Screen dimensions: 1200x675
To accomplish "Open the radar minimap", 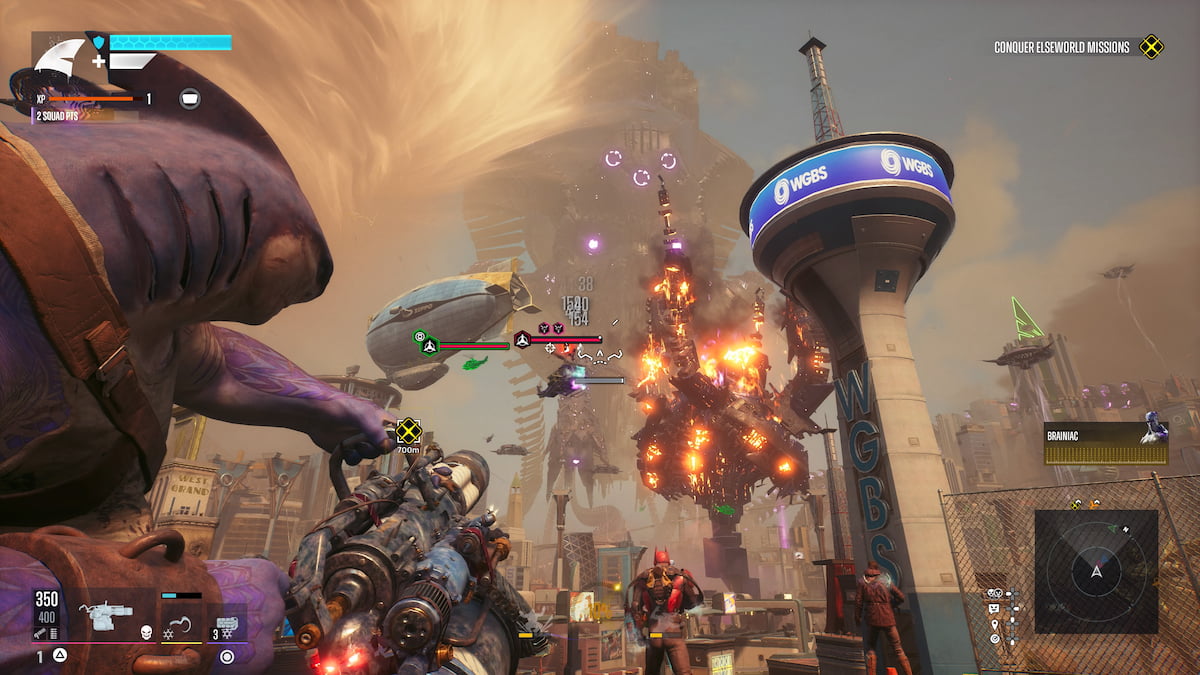I will 1096,571.
